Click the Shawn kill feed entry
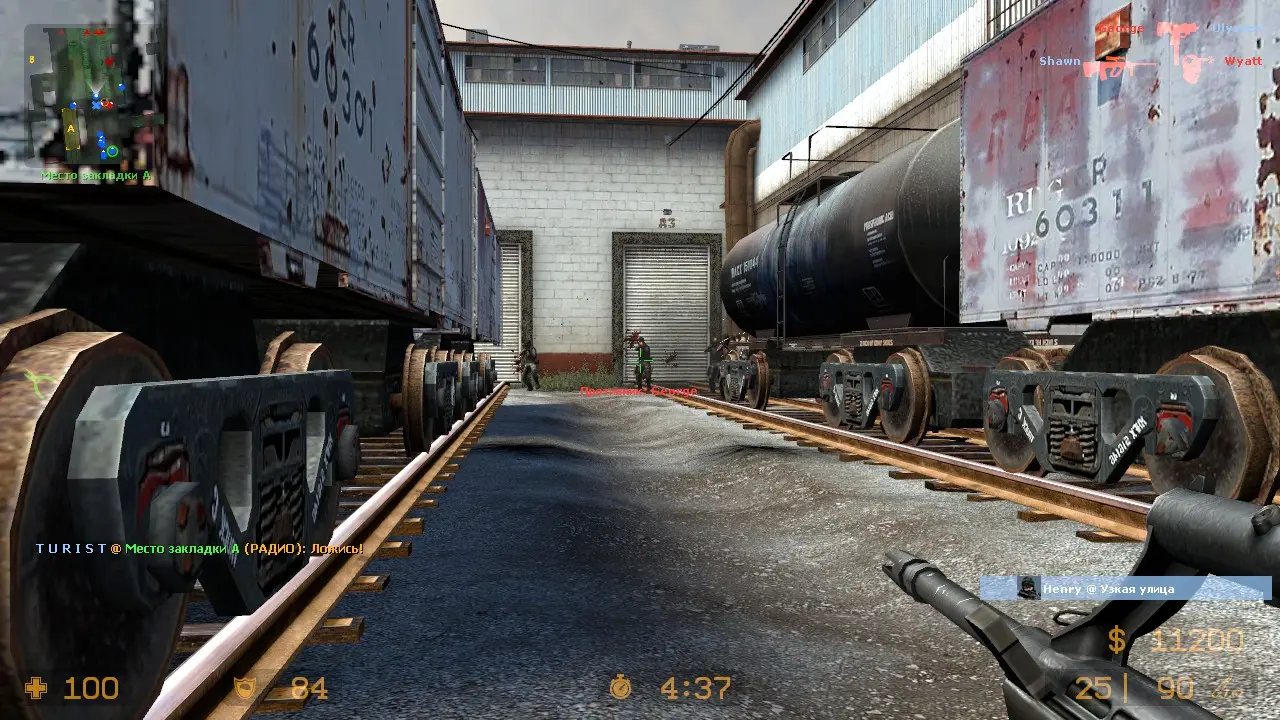The width and height of the screenshot is (1280, 720). click(x=1150, y=62)
